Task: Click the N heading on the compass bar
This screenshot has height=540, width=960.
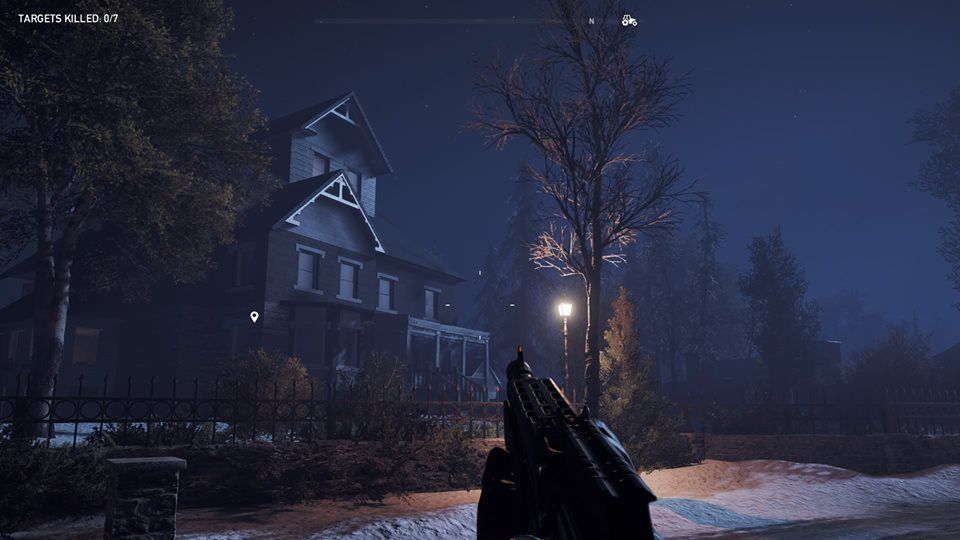Action: coord(591,20)
